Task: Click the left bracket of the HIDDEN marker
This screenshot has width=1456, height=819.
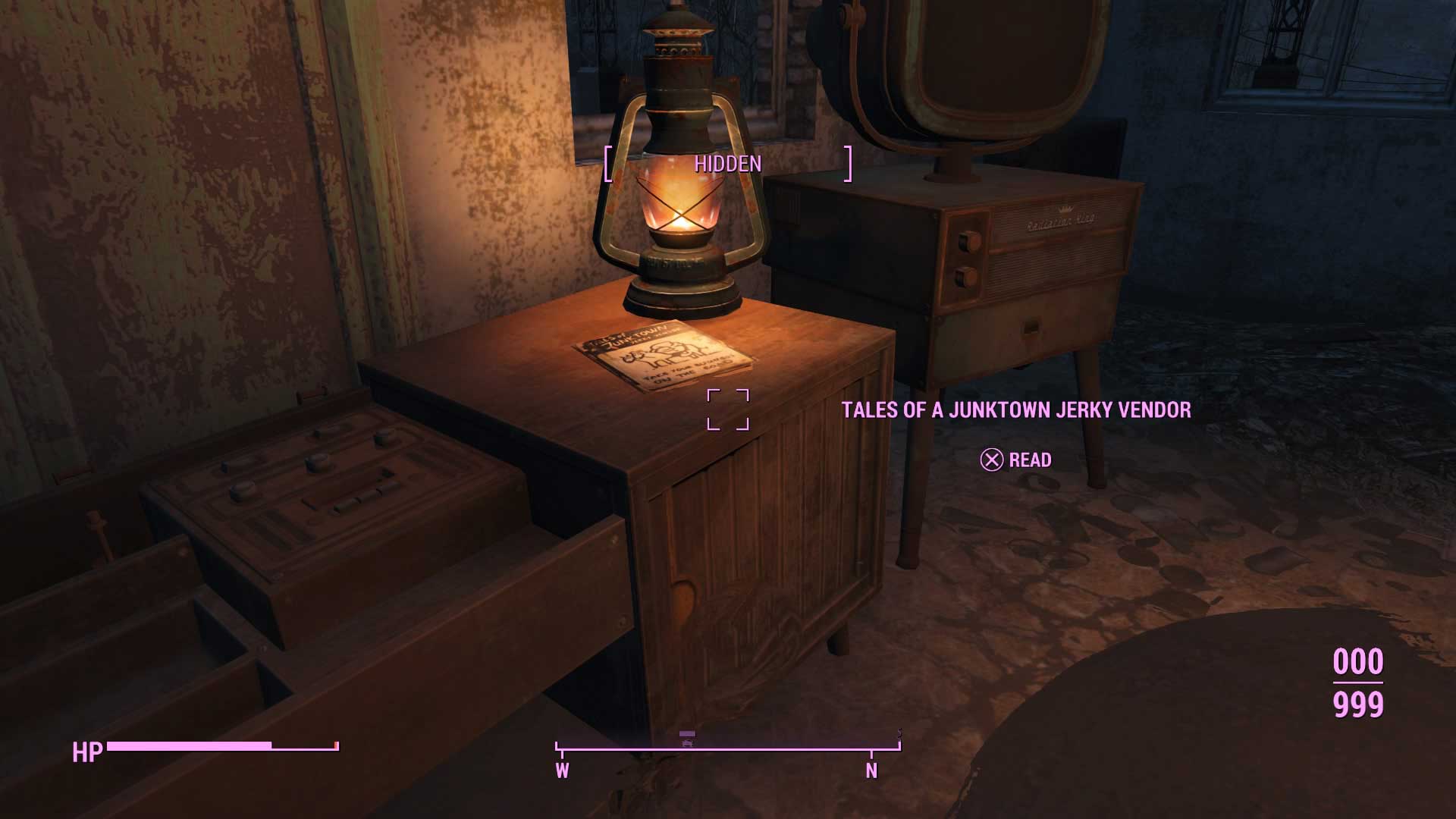Action: point(608,162)
